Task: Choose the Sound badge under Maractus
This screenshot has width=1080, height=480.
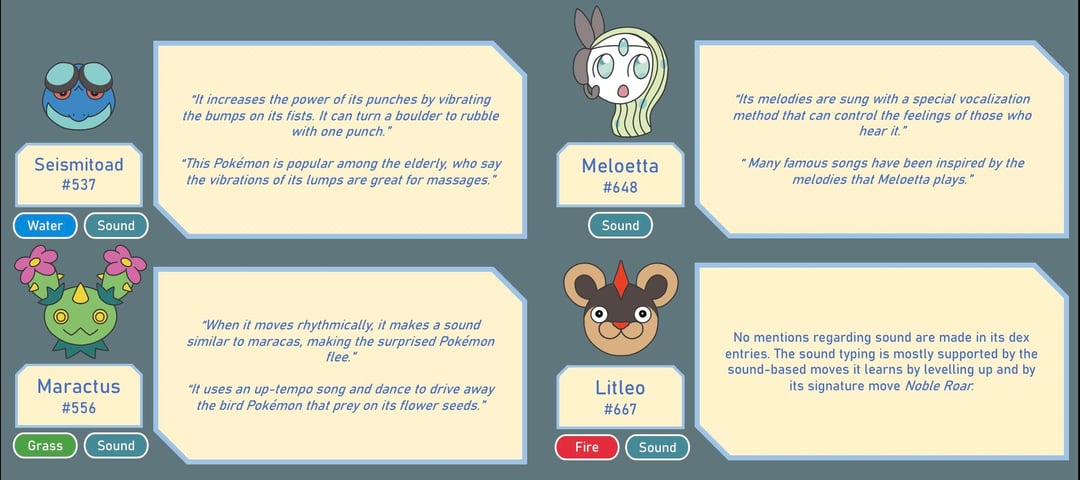Action: (116, 446)
